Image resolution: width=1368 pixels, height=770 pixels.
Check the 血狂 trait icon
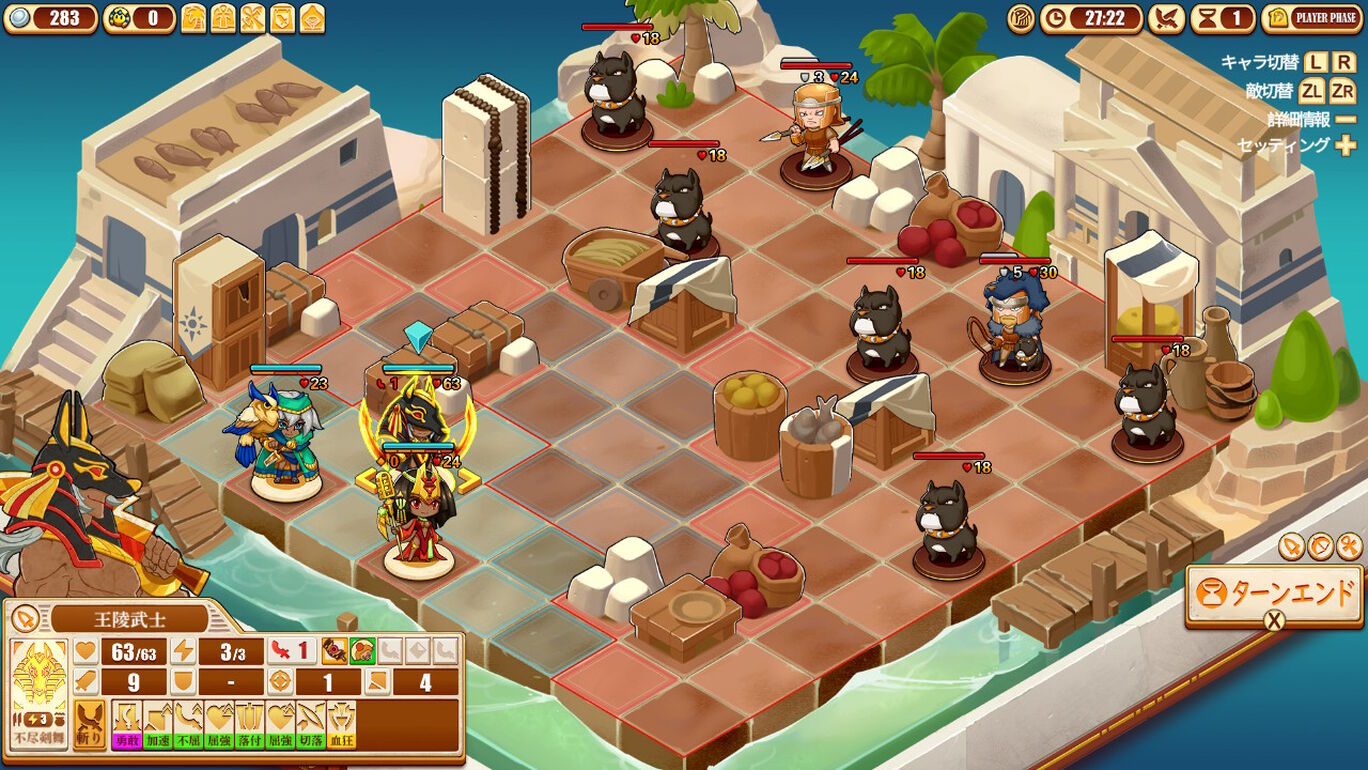(341, 726)
